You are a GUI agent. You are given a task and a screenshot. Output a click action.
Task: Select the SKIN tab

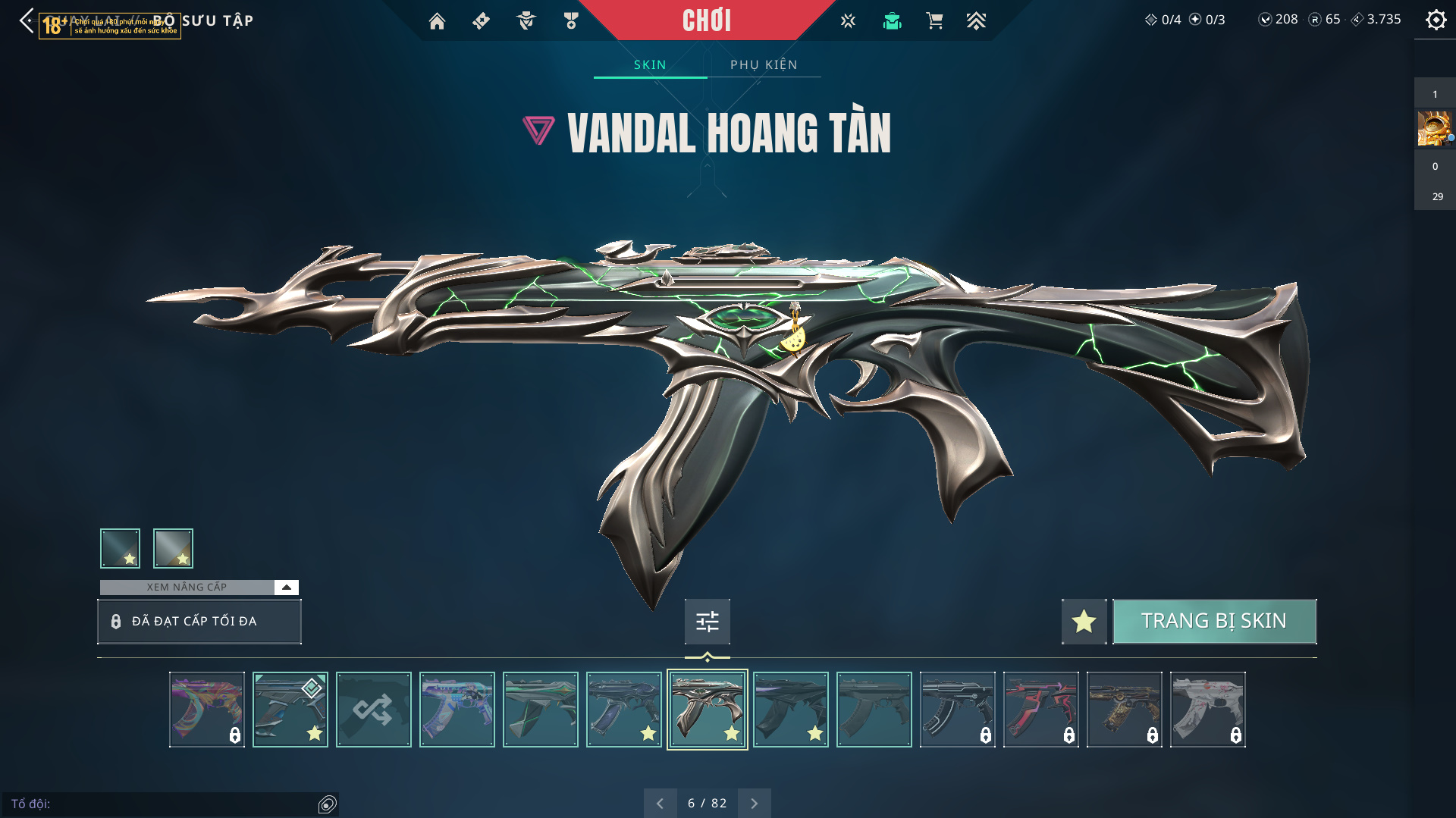click(x=650, y=65)
